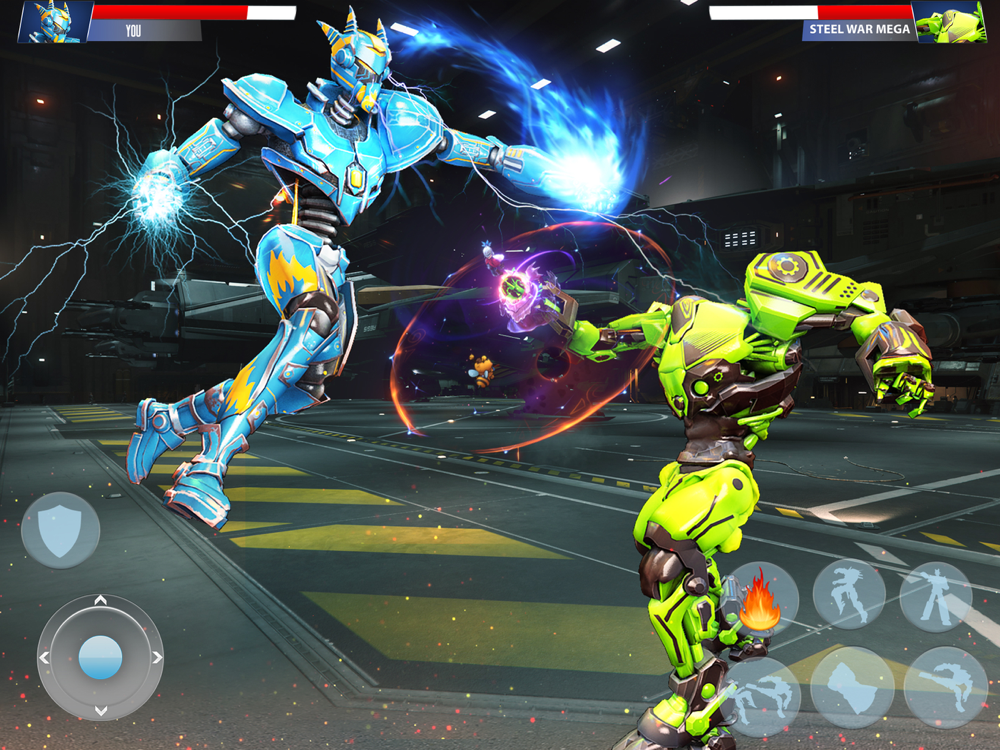Select the standing robot pointing-arm attack
1000x750 pixels.
point(936,596)
